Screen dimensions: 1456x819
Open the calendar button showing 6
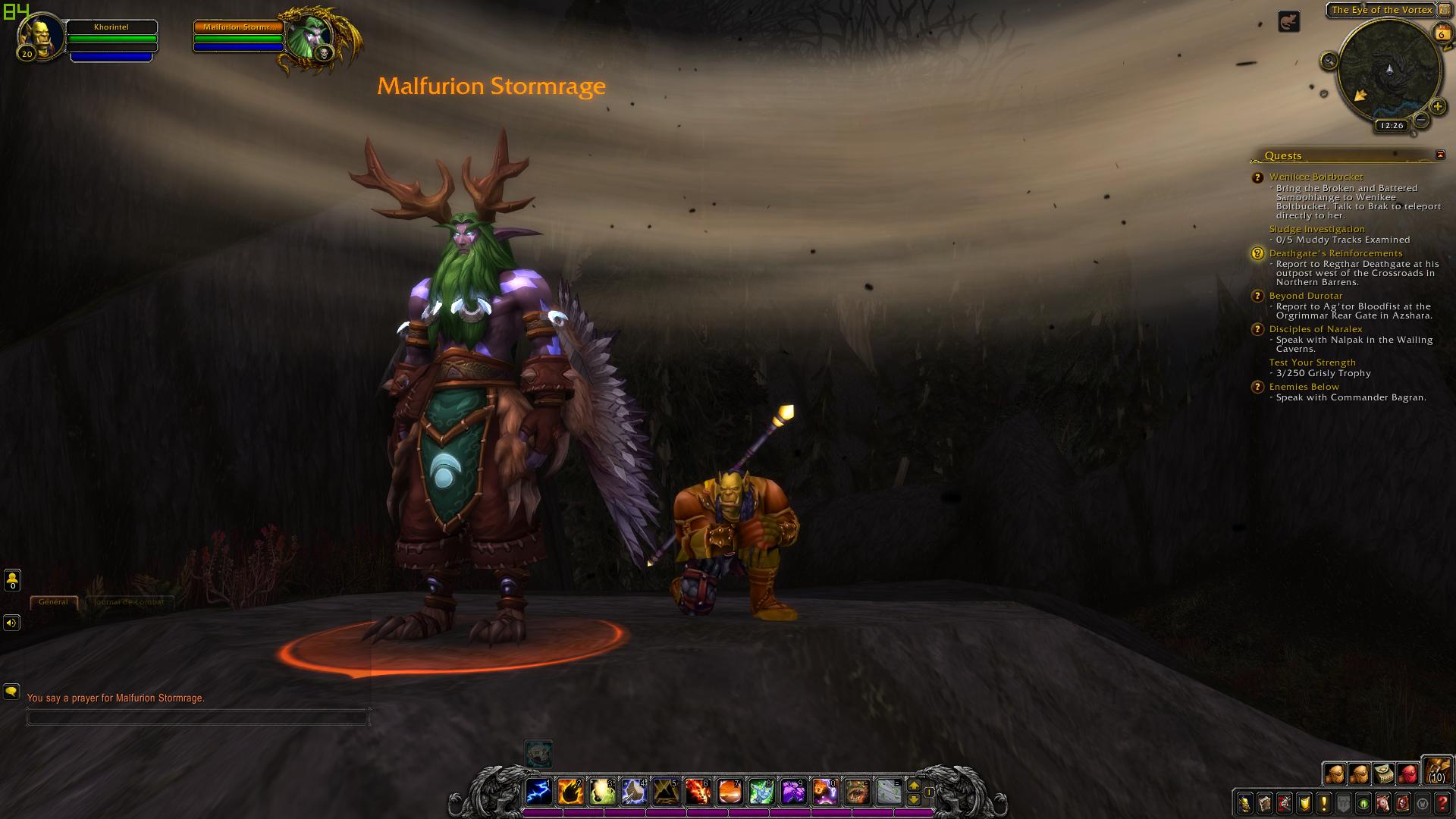(1441, 33)
